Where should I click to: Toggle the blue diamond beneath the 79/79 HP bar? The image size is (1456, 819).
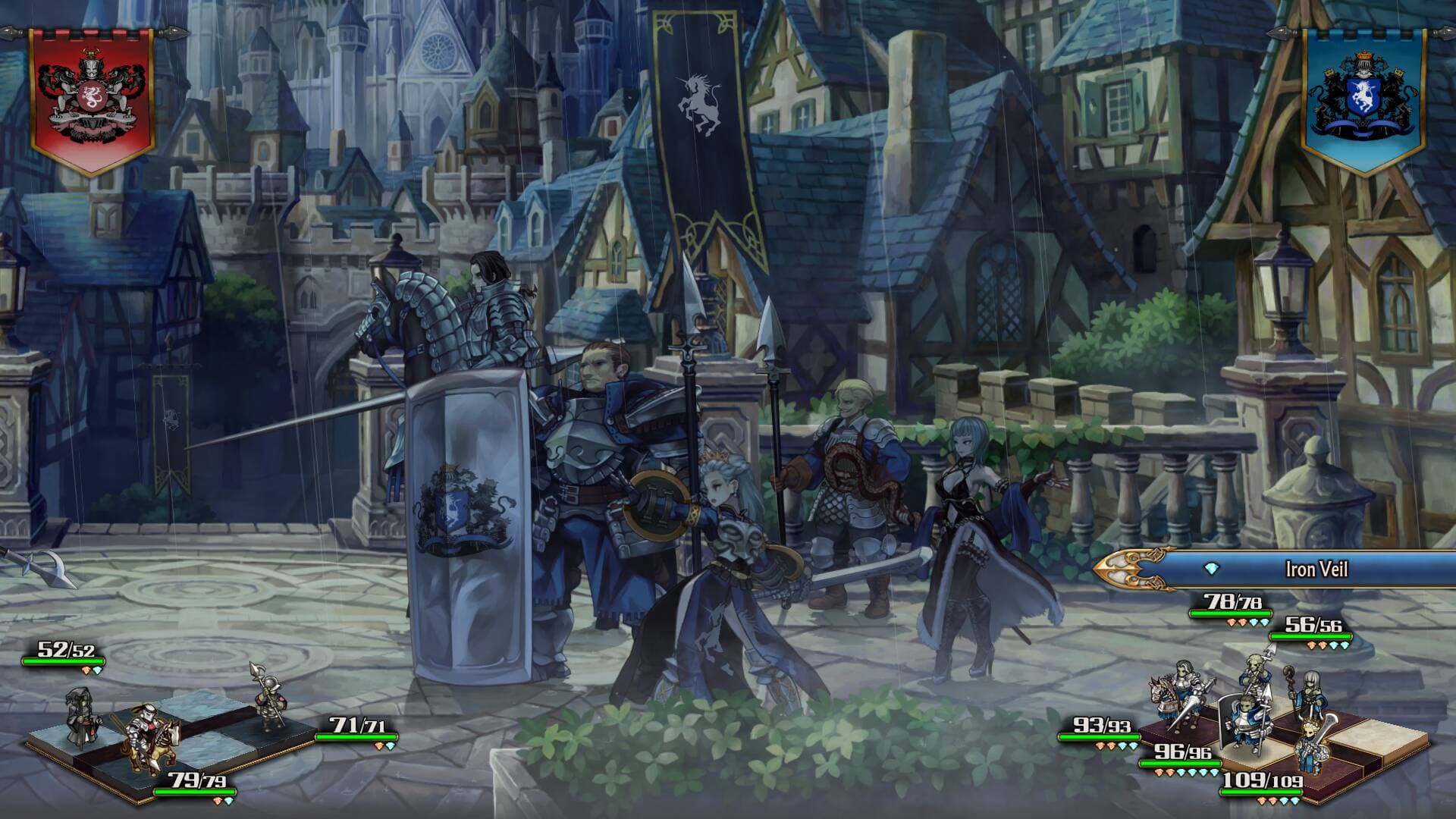[x=227, y=801]
